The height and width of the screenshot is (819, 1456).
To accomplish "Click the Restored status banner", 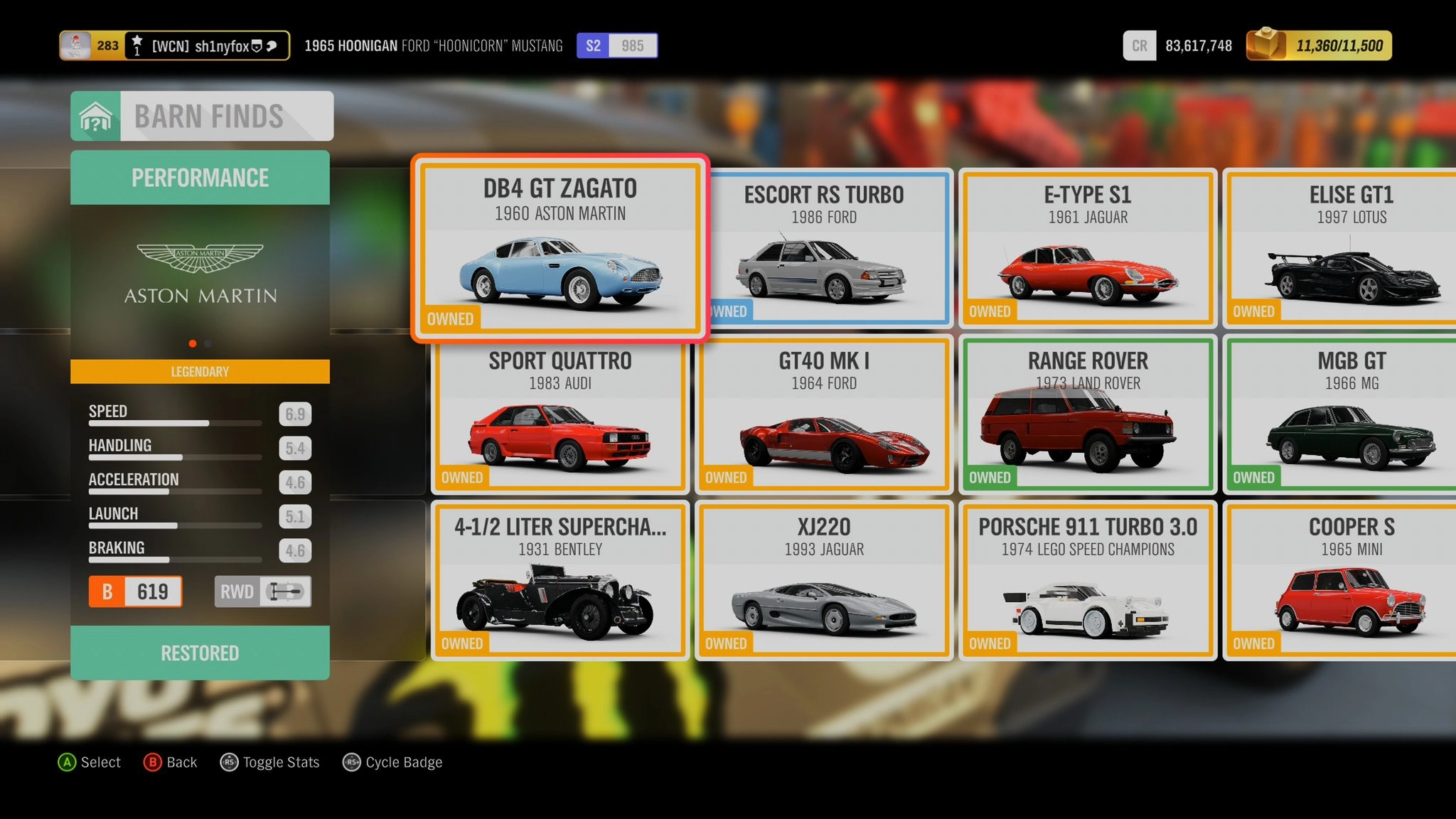I will point(200,653).
